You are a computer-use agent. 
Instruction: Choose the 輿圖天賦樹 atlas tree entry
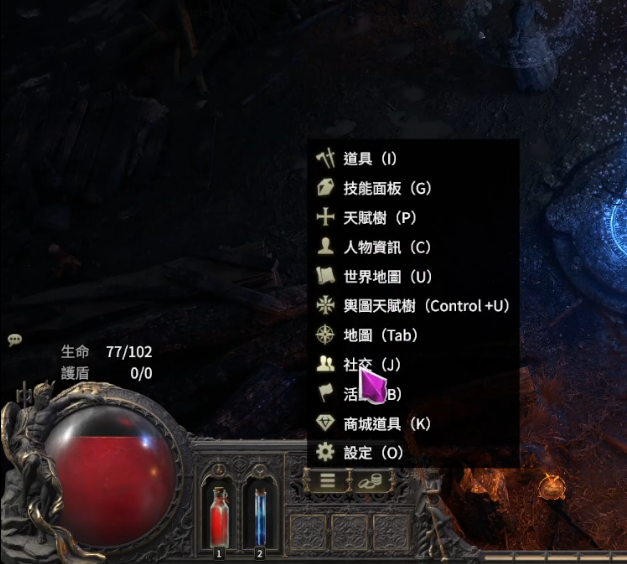(425, 306)
